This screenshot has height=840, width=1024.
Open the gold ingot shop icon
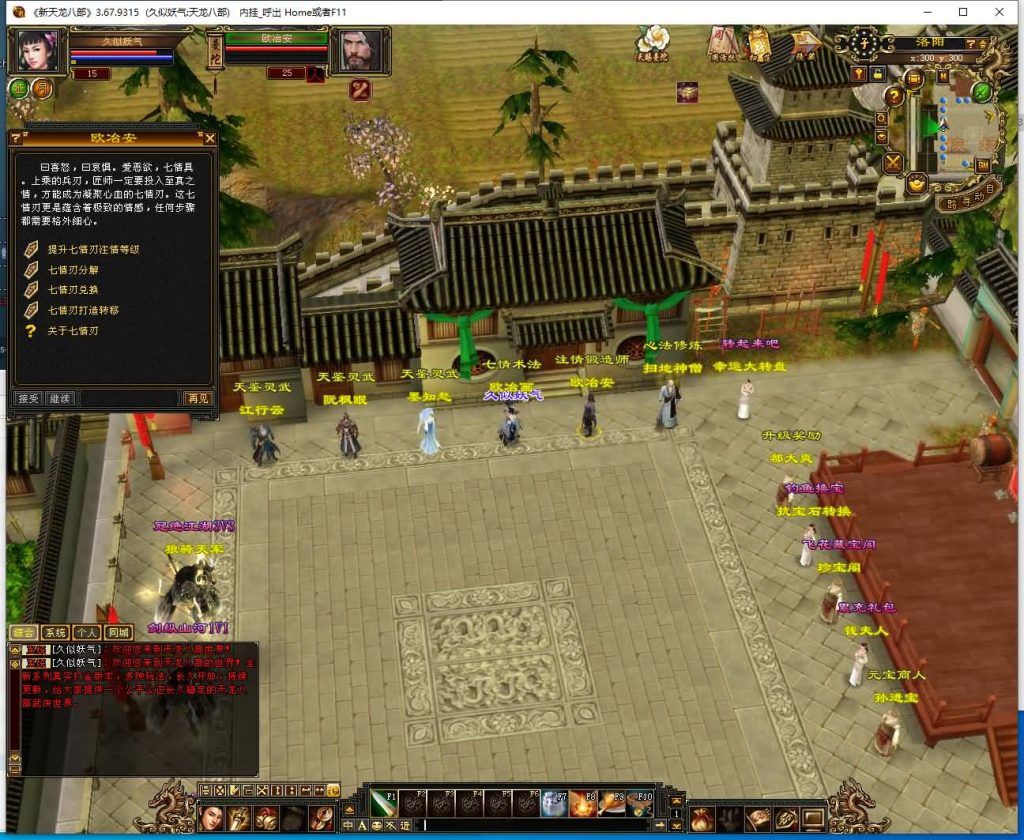pyautogui.click(x=915, y=183)
